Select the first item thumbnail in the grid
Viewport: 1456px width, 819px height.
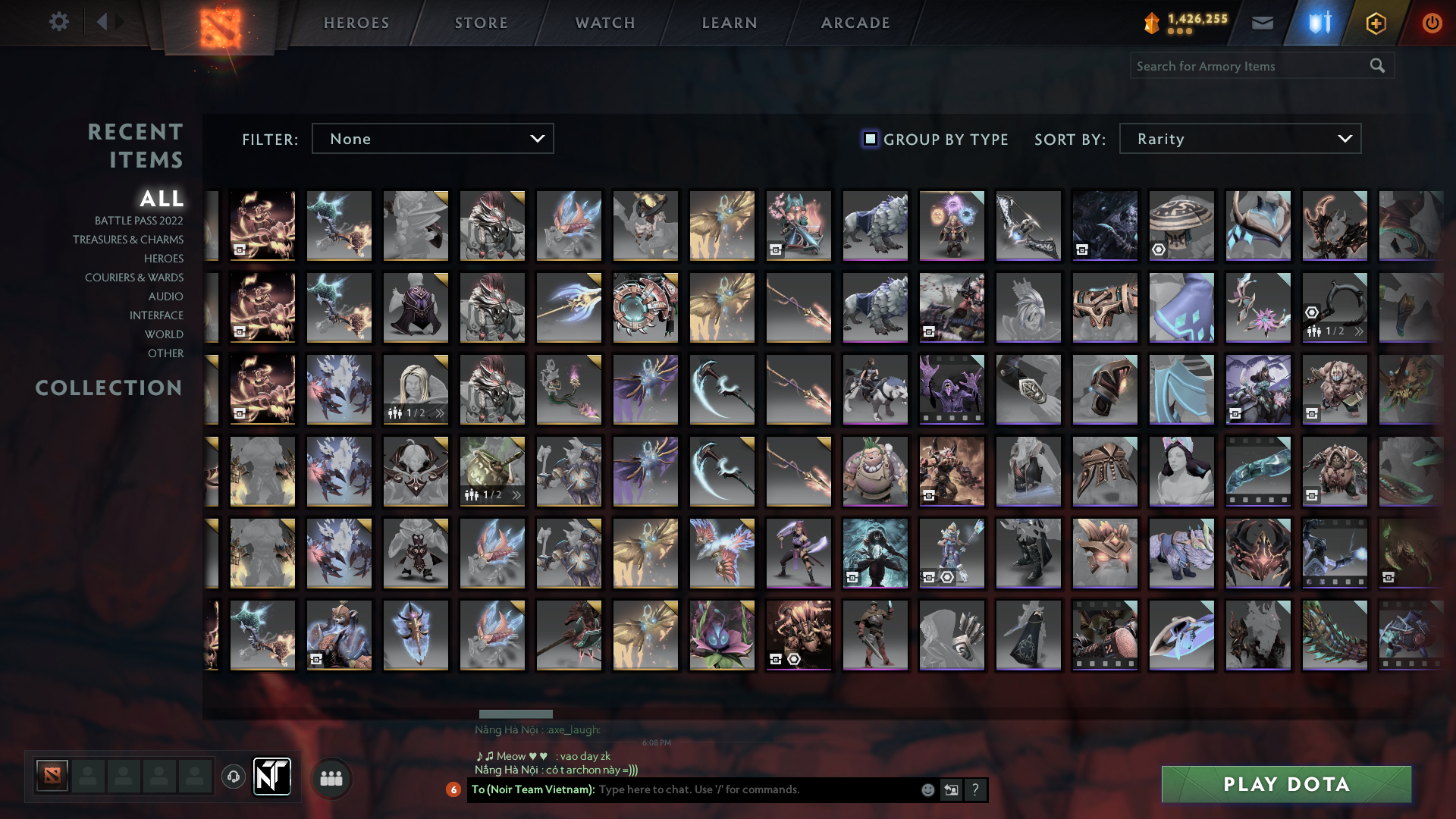coord(262,225)
